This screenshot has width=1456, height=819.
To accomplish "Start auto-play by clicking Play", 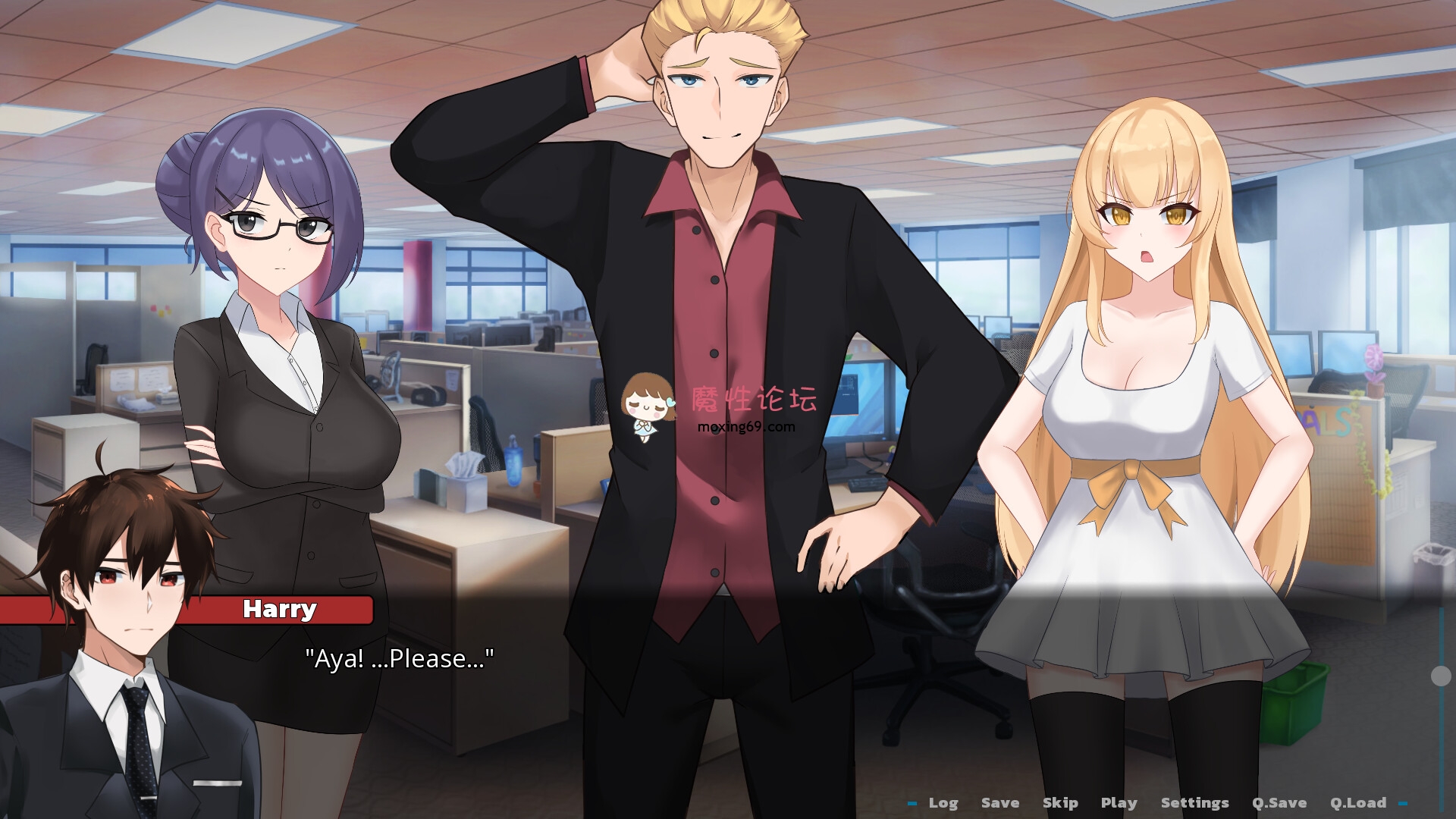I will tap(1119, 802).
